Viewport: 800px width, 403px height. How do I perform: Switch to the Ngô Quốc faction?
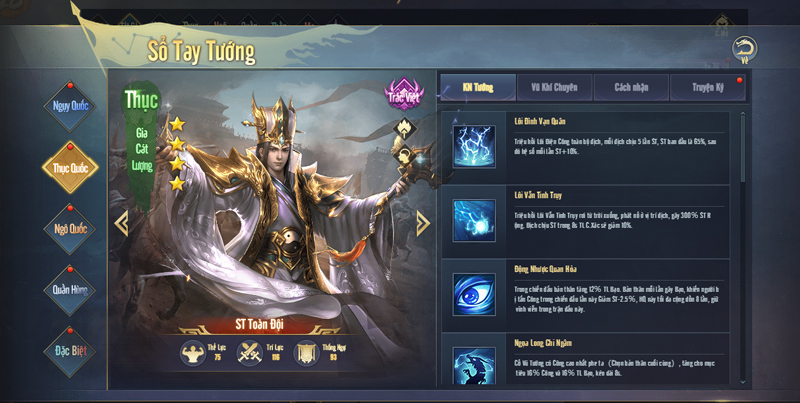click(x=70, y=228)
